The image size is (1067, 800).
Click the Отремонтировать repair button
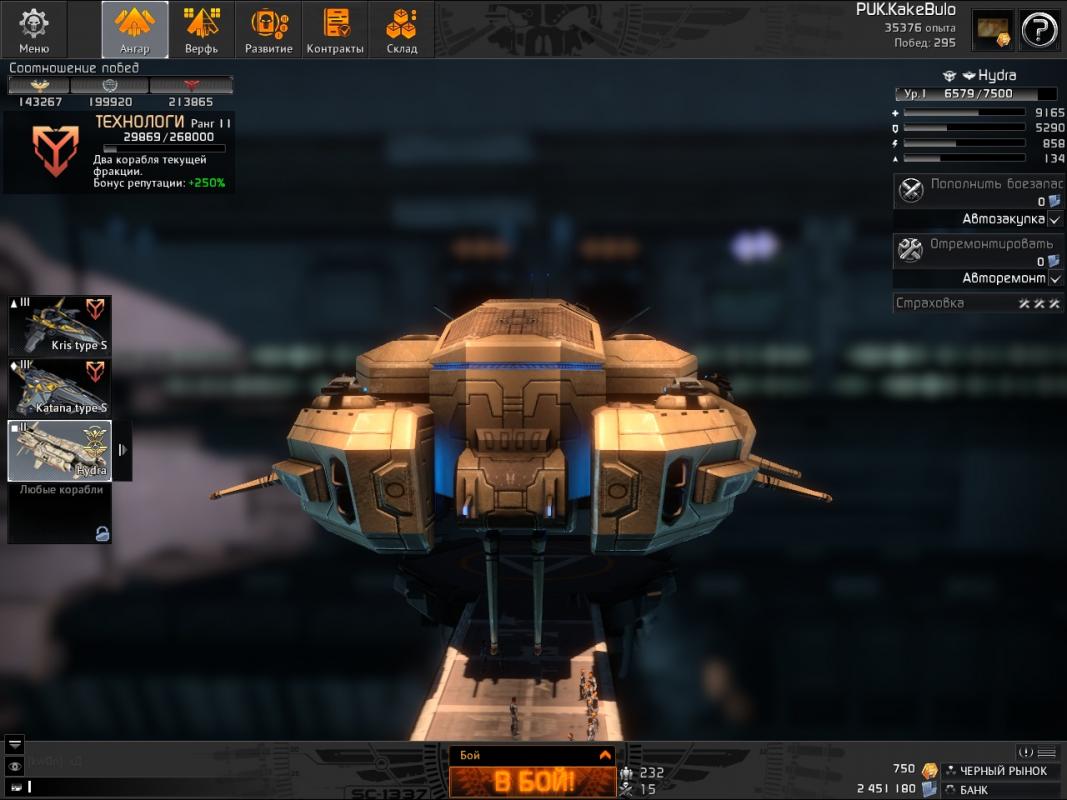click(x=977, y=250)
